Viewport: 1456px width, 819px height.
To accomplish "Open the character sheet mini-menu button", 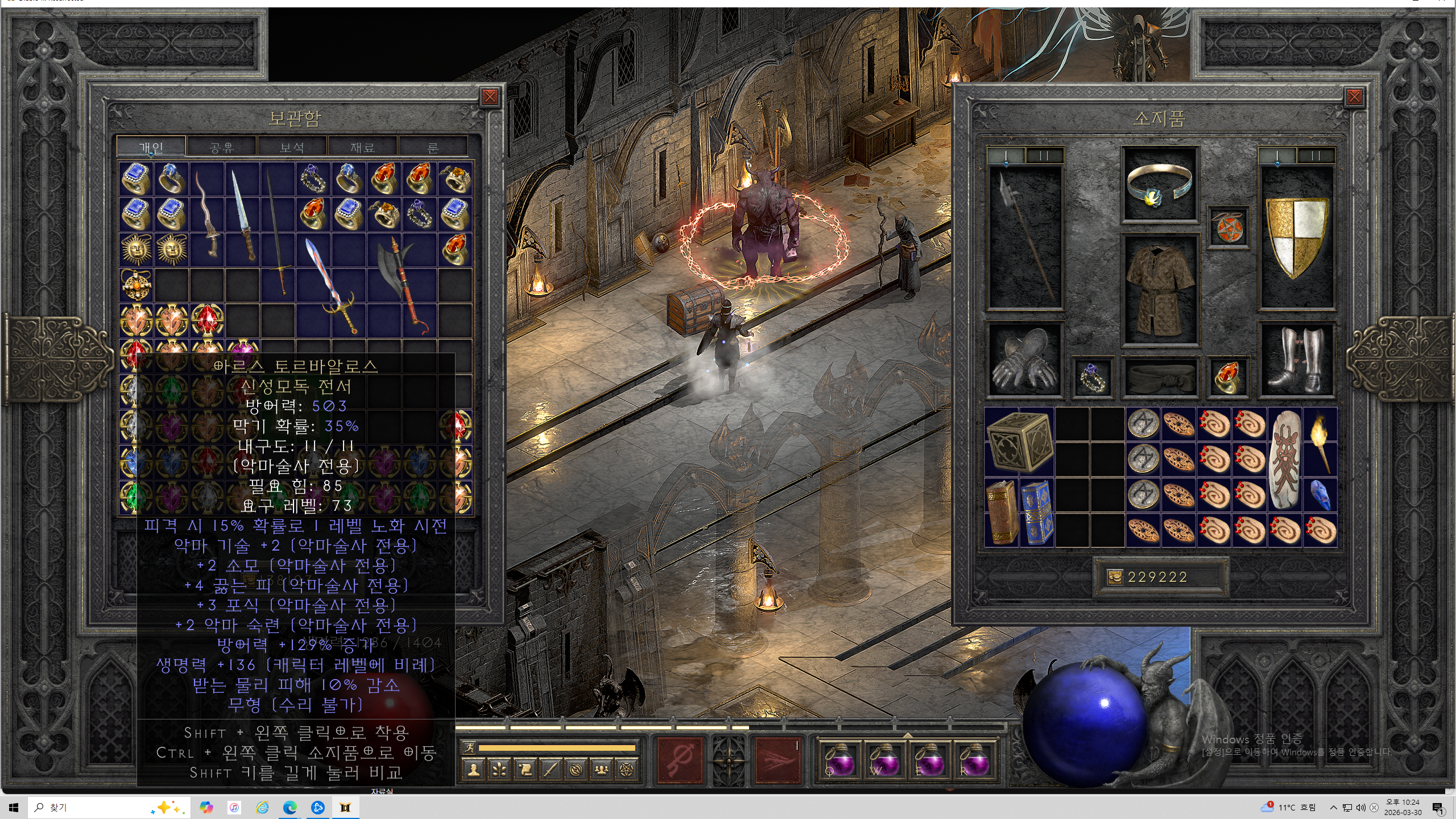I will point(473,770).
